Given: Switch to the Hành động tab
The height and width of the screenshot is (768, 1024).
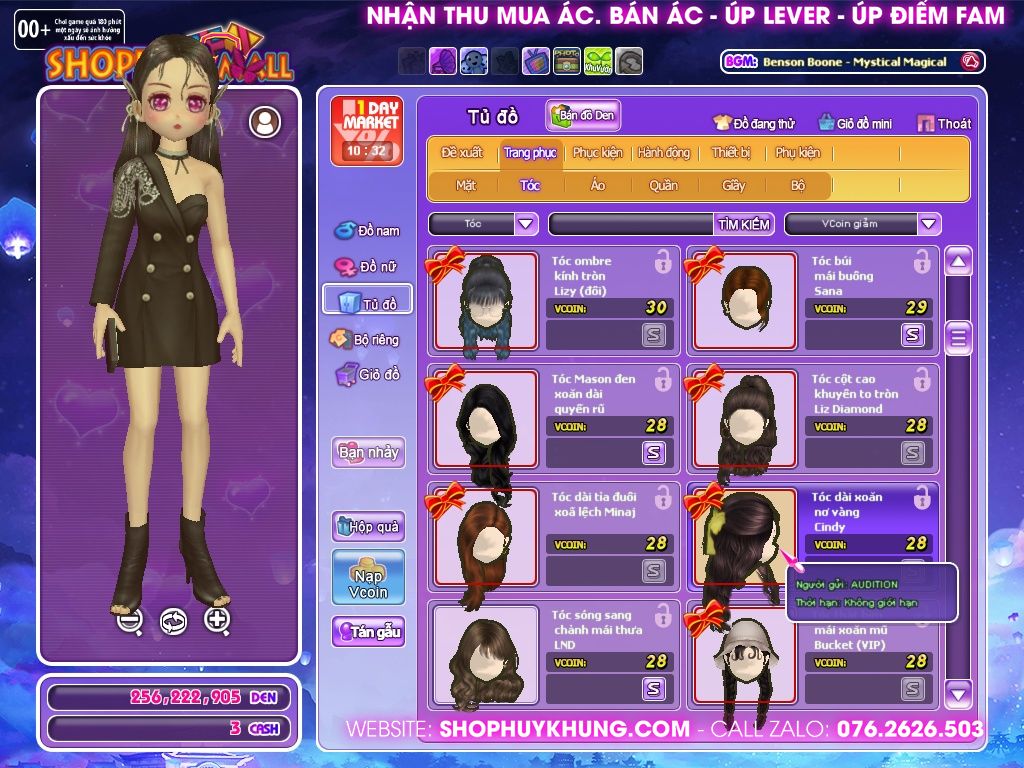Looking at the screenshot, I should 663,153.
